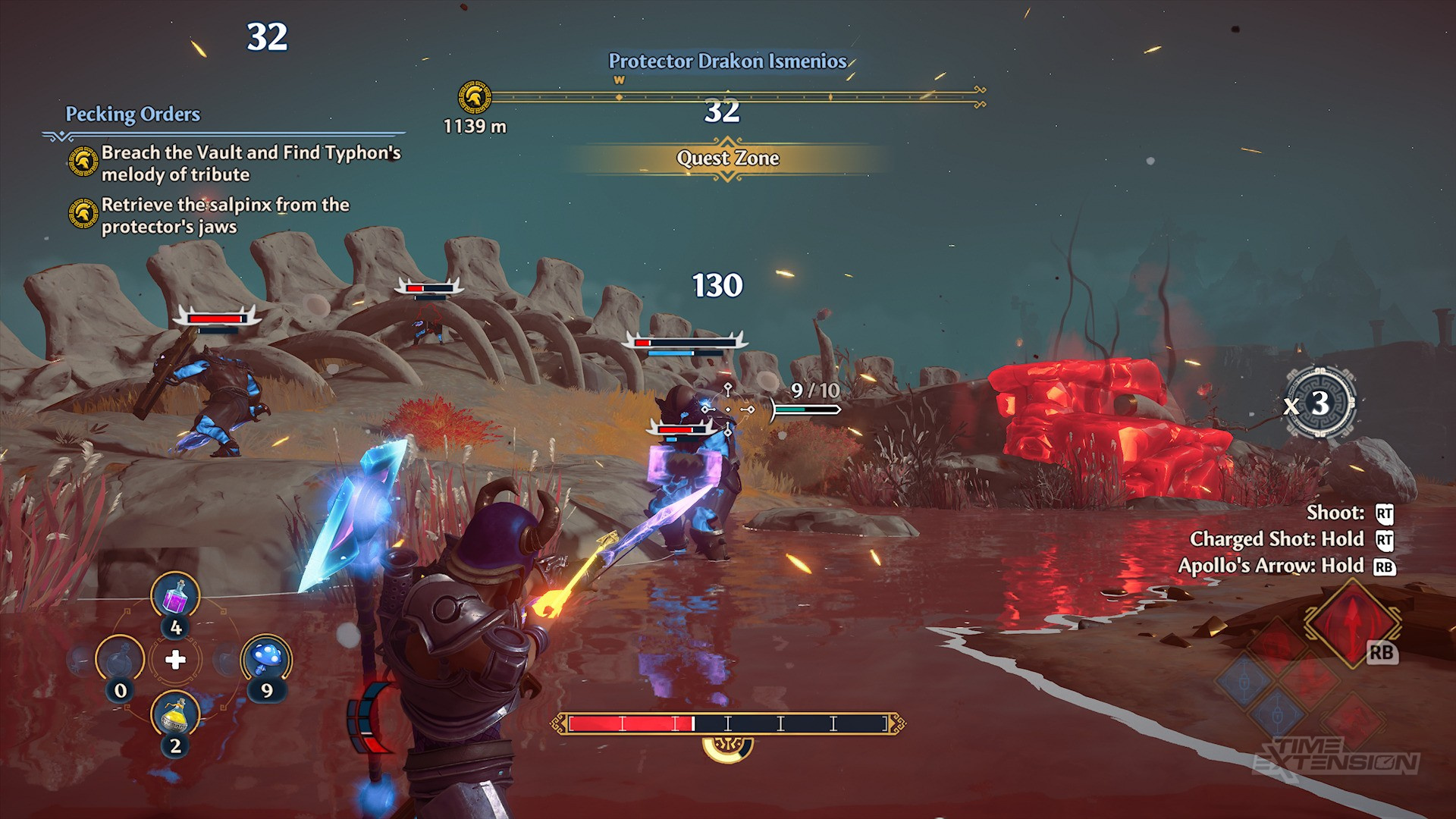Select the purple potion slot
The width and height of the screenshot is (1456, 819).
point(175,596)
